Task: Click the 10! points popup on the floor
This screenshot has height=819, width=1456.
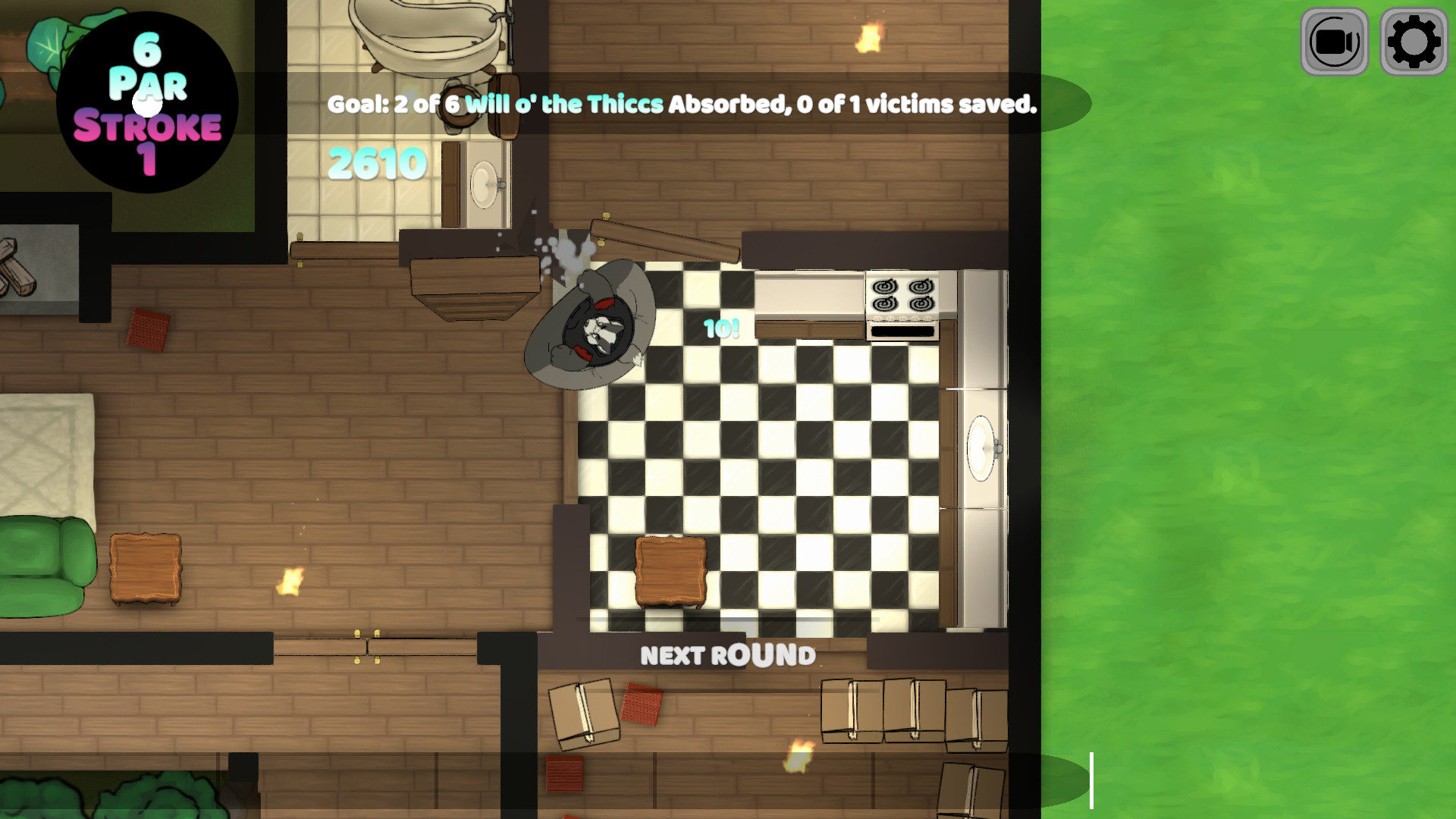Action: coord(719,329)
